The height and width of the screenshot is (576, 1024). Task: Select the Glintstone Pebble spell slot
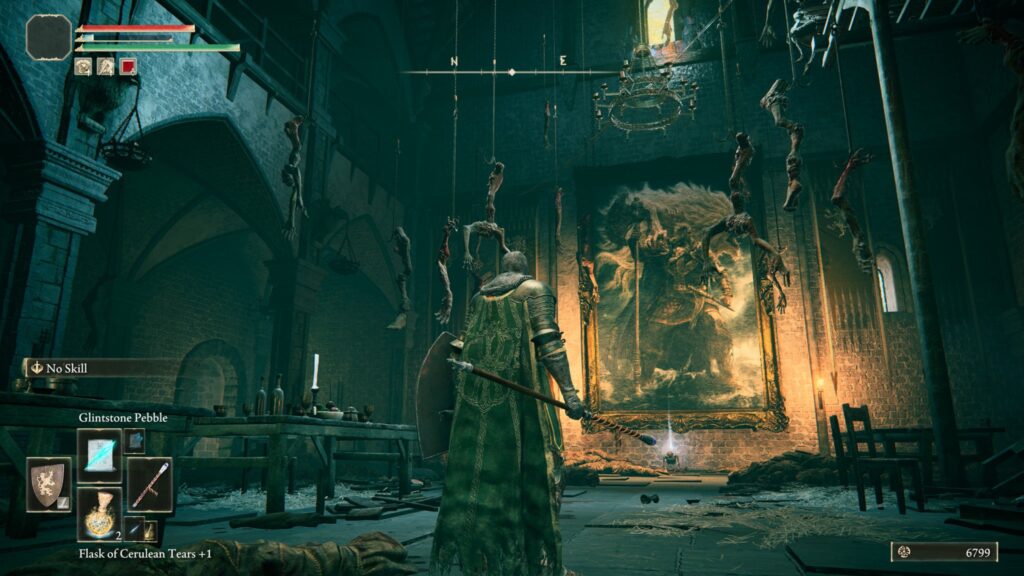[99, 455]
